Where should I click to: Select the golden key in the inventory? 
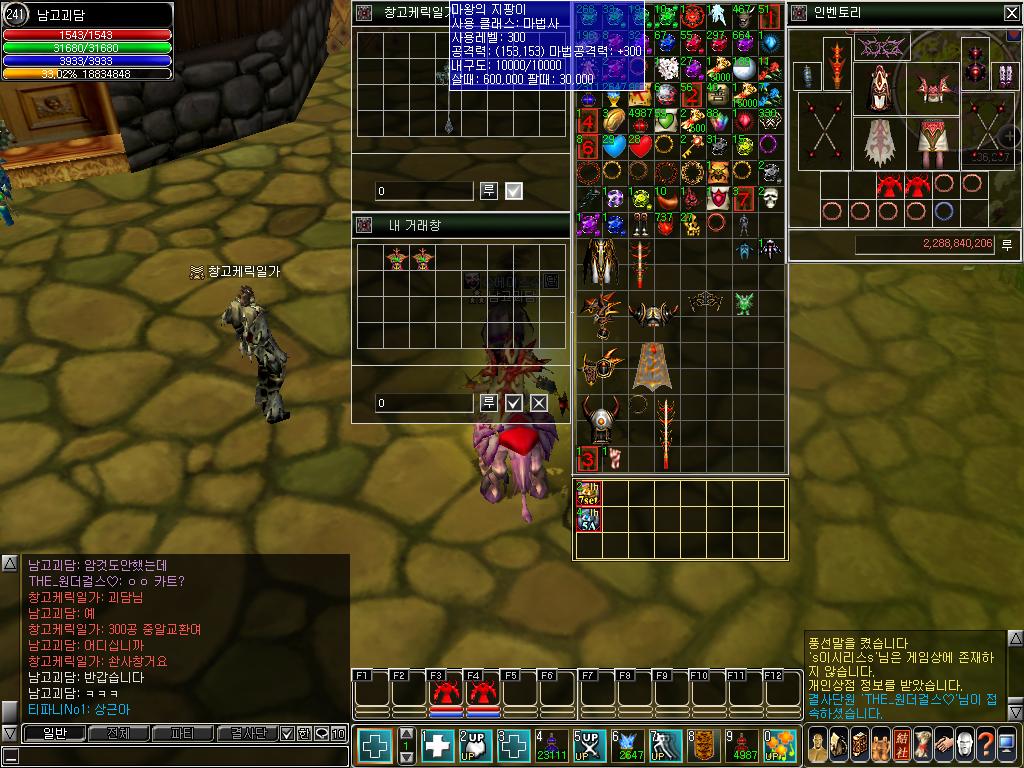691,146
